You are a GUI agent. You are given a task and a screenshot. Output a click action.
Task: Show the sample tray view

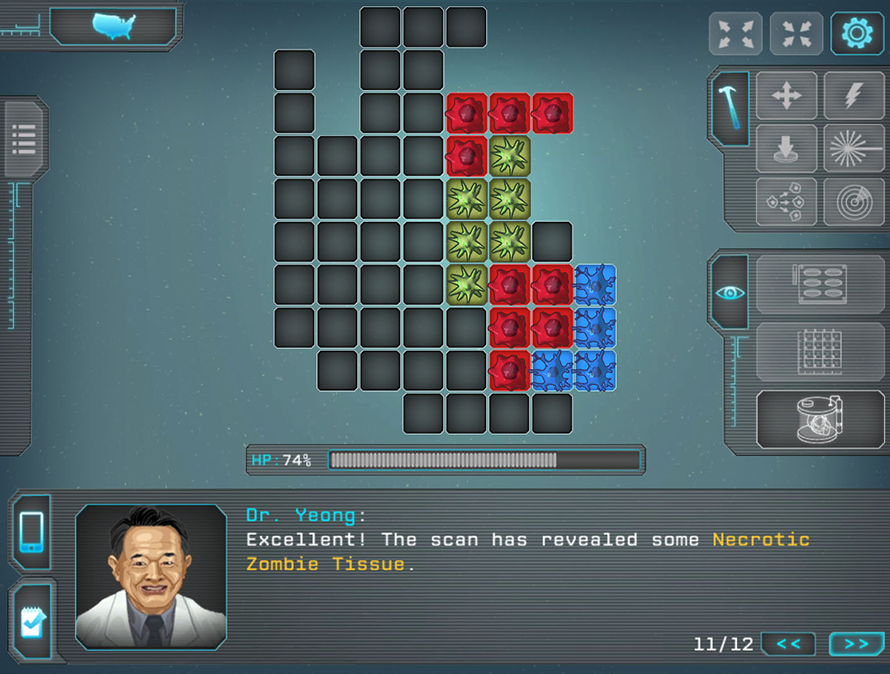tap(820, 285)
